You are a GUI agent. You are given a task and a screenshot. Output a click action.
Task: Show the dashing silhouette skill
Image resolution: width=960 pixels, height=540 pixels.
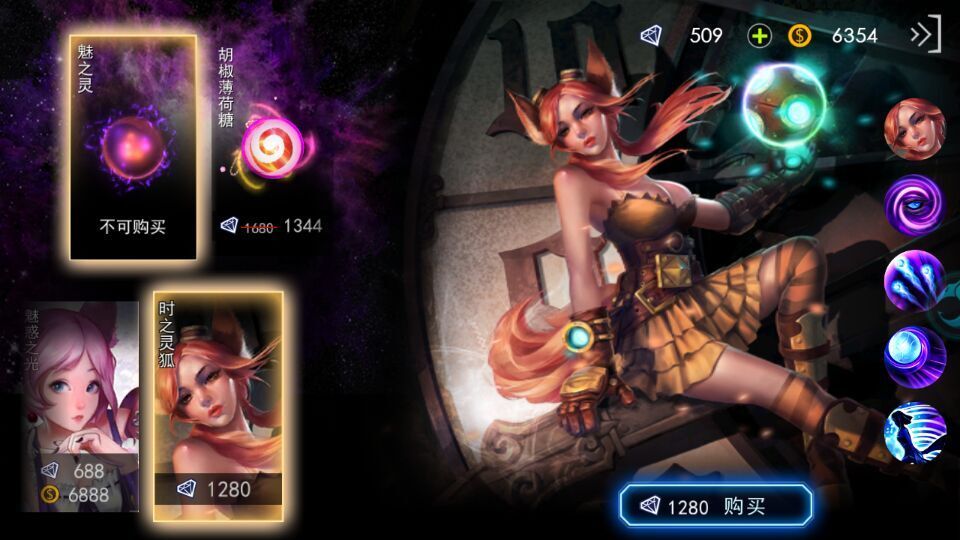point(914,432)
